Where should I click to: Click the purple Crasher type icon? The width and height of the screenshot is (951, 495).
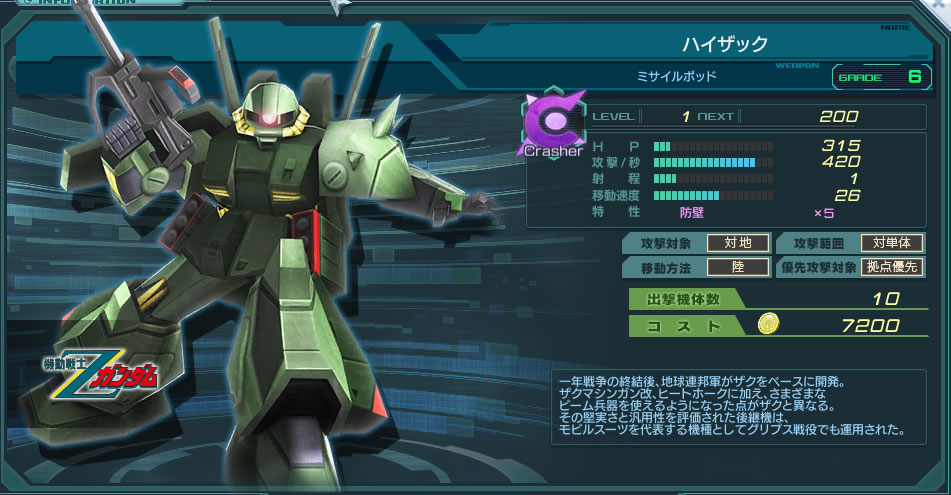(549, 125)
